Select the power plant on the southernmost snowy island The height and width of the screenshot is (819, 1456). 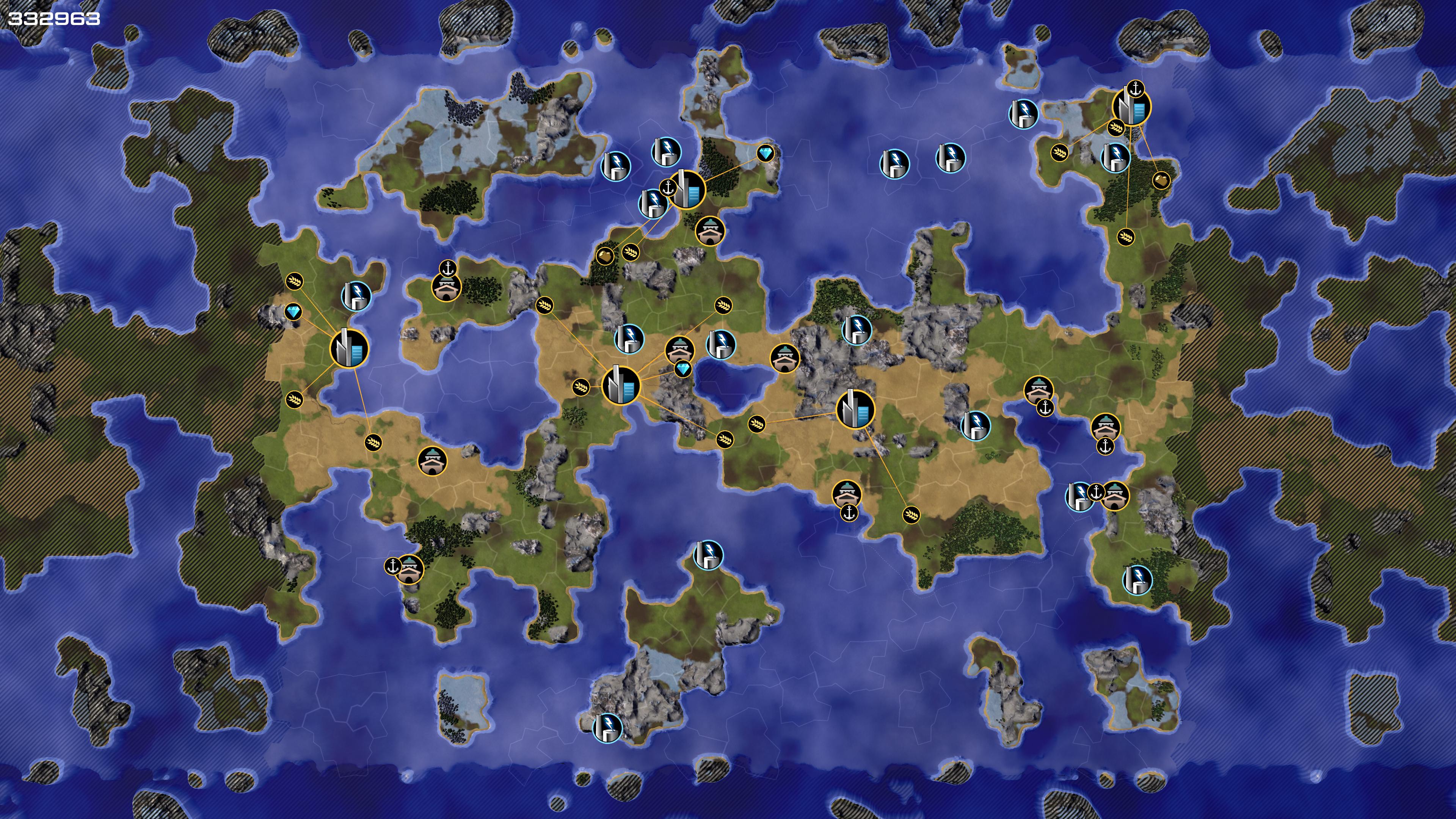(x=607, y=728)
